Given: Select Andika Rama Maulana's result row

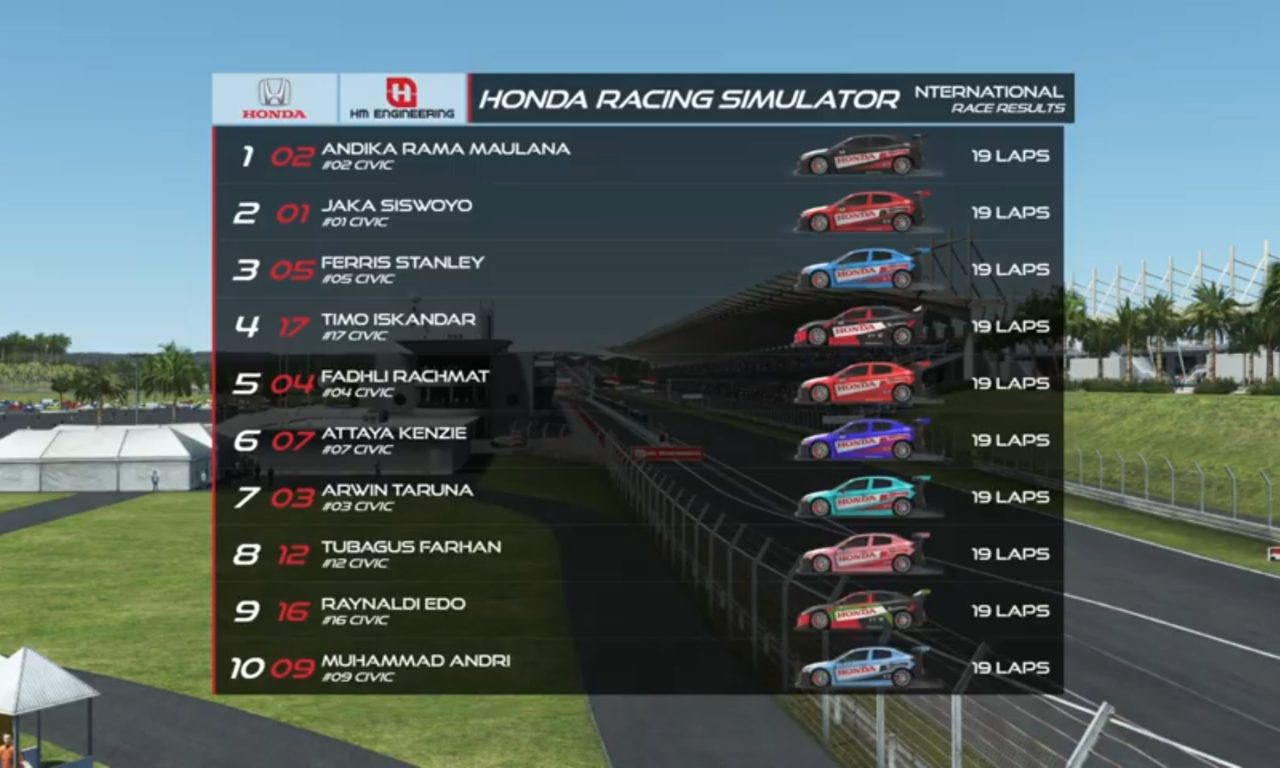Looking at the screenshot, I should 638,156.
